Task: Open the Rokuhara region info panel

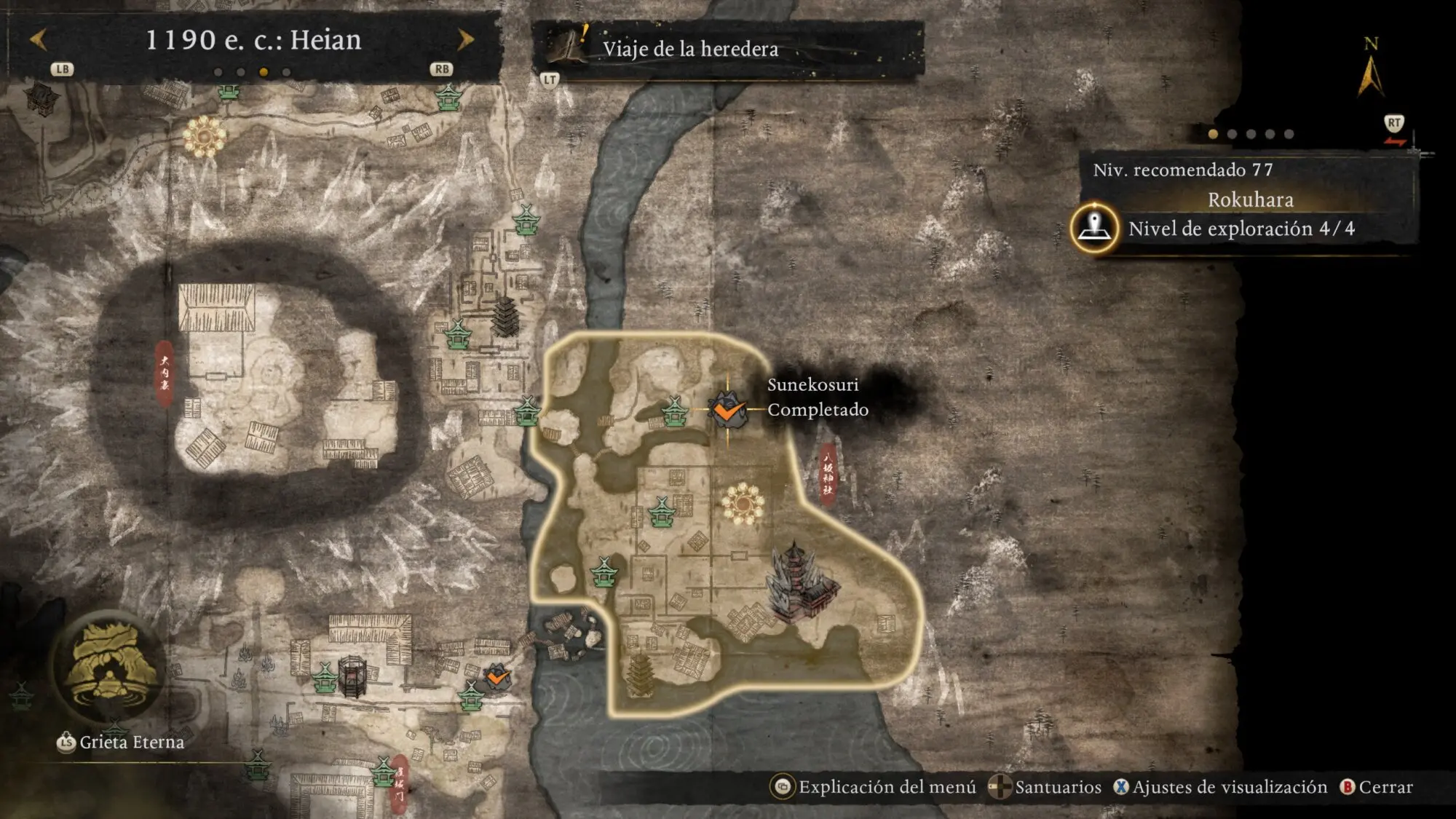Action: tap(1250, 199)
